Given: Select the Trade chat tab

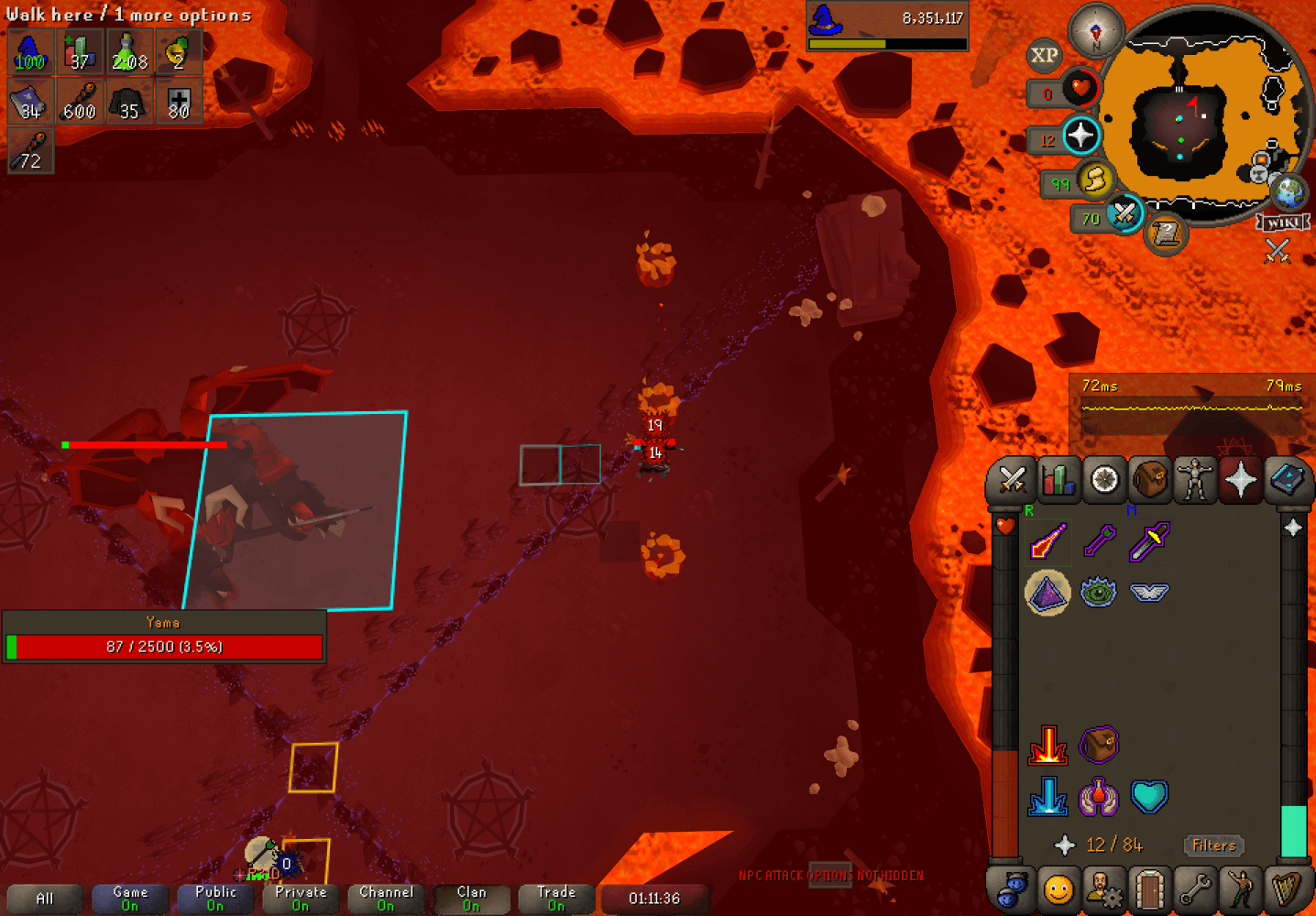Looking at the screenshot, I should (555, 898).
